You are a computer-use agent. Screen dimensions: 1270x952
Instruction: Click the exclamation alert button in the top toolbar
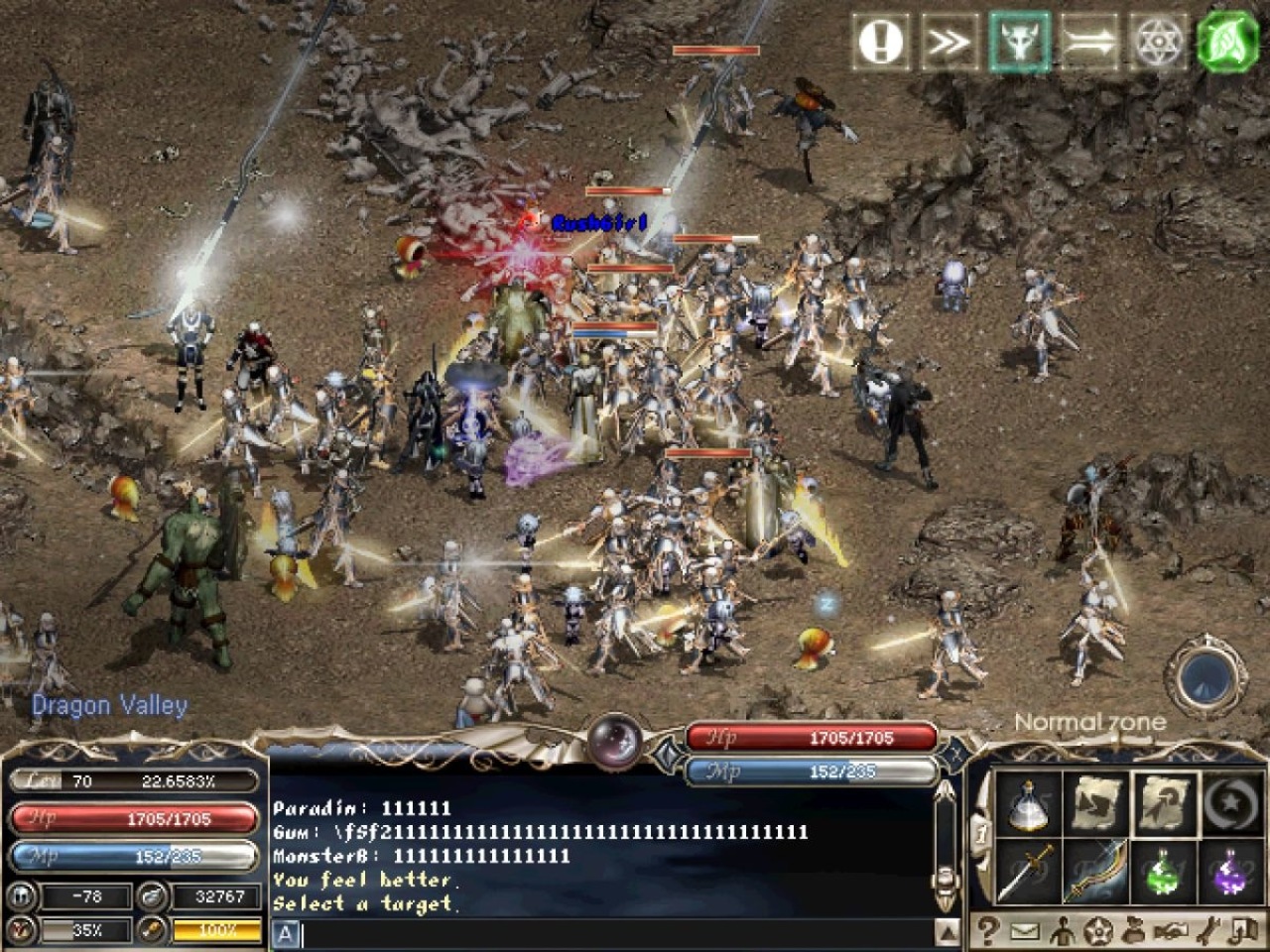click(x=880, y=42)
